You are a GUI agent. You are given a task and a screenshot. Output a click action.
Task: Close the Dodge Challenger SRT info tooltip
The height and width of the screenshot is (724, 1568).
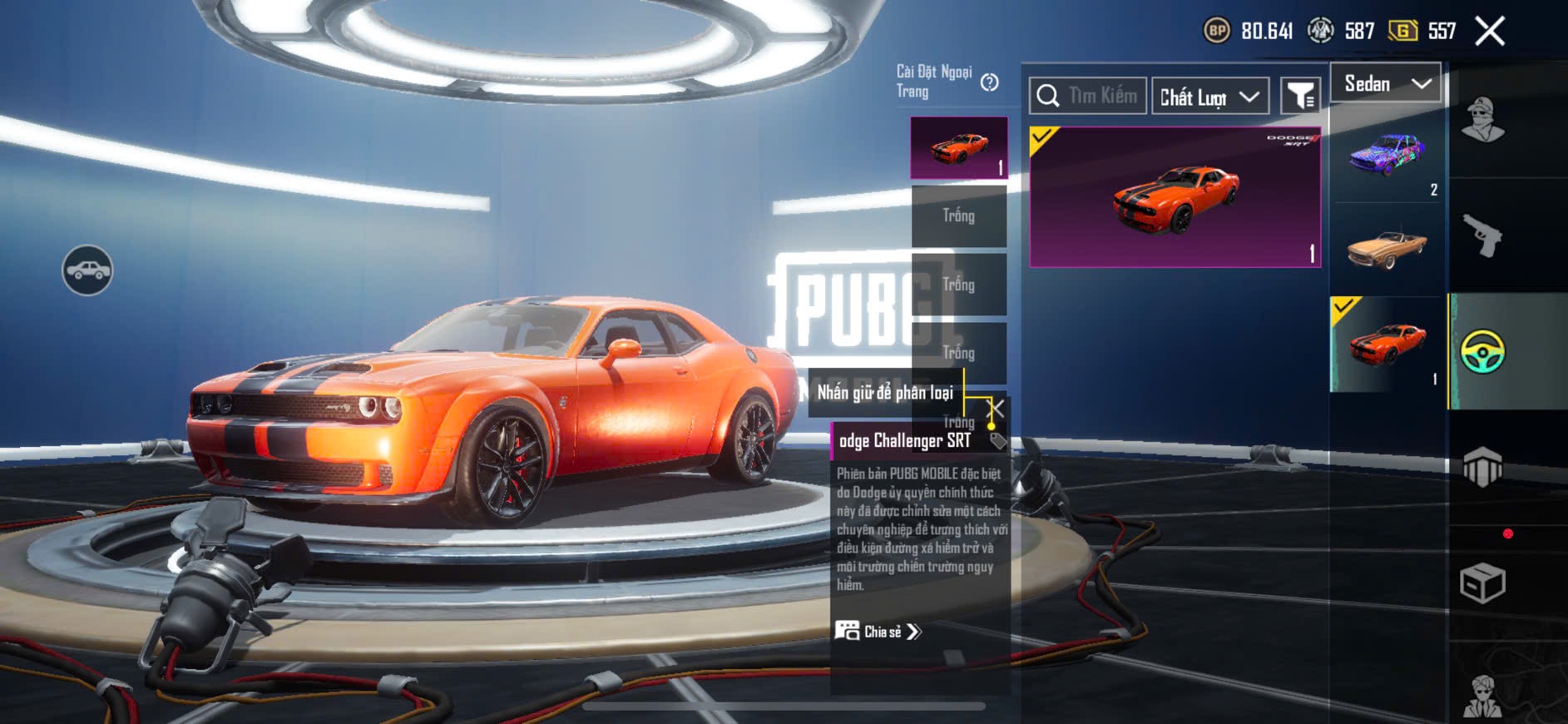pyautogui.click(x=995, y=408)
